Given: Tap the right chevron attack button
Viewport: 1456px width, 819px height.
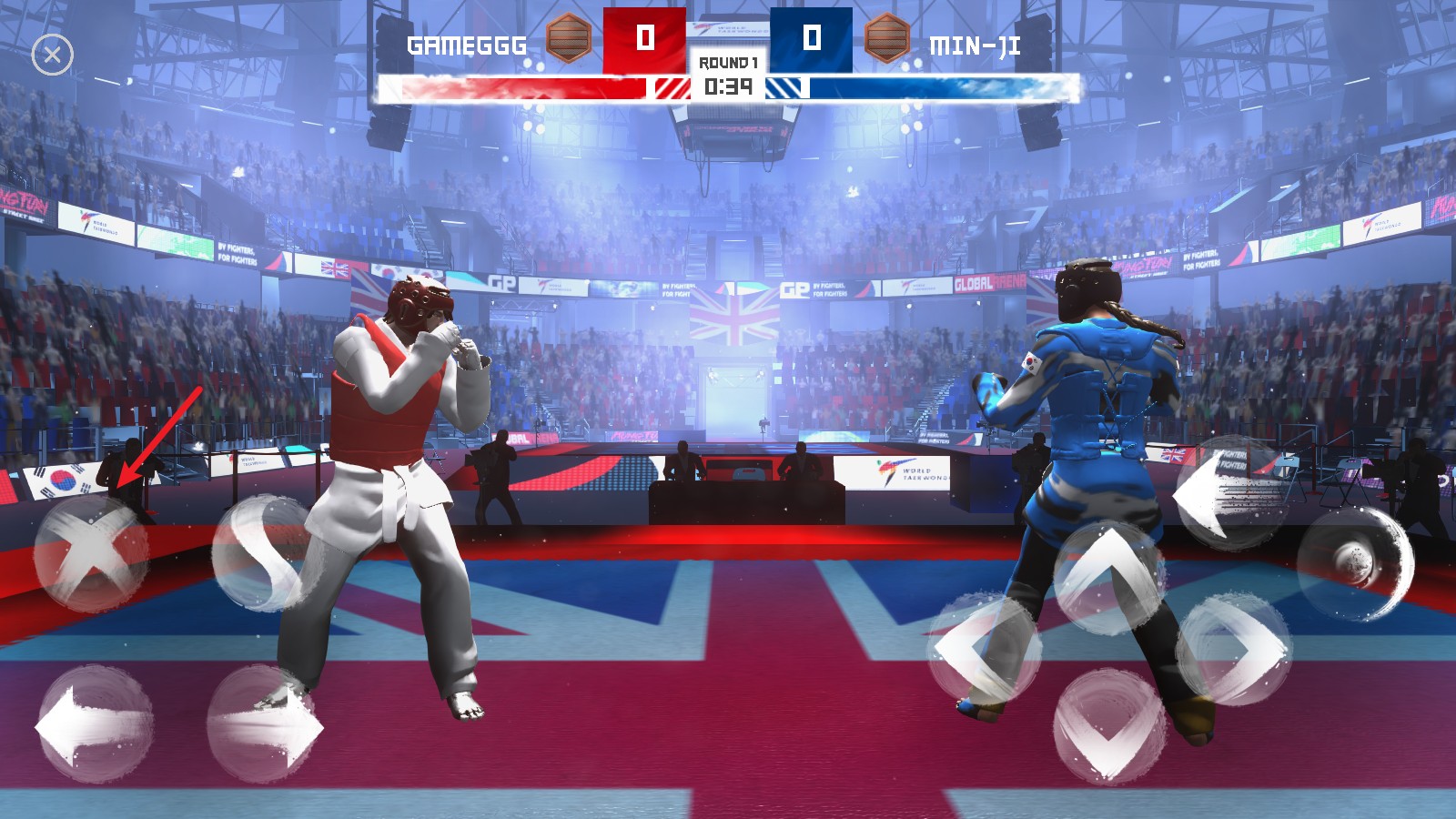Looking at the screenshot, I should pyautogui.click(x=1234, y=647).
